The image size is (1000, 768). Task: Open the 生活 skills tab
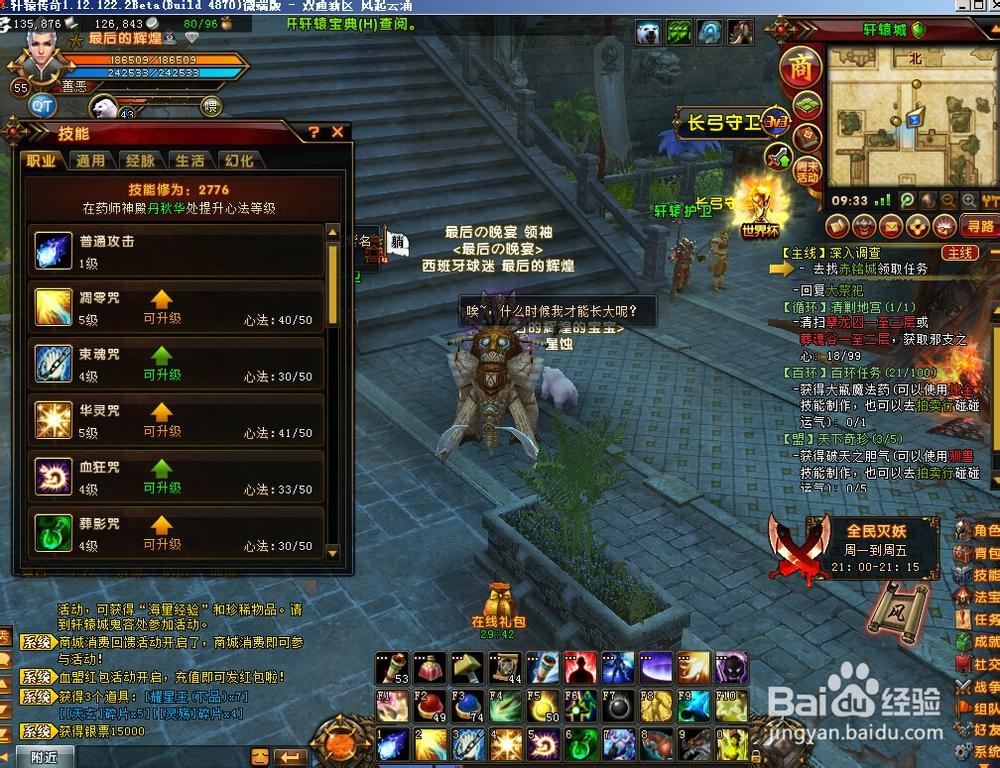point(190,160)
